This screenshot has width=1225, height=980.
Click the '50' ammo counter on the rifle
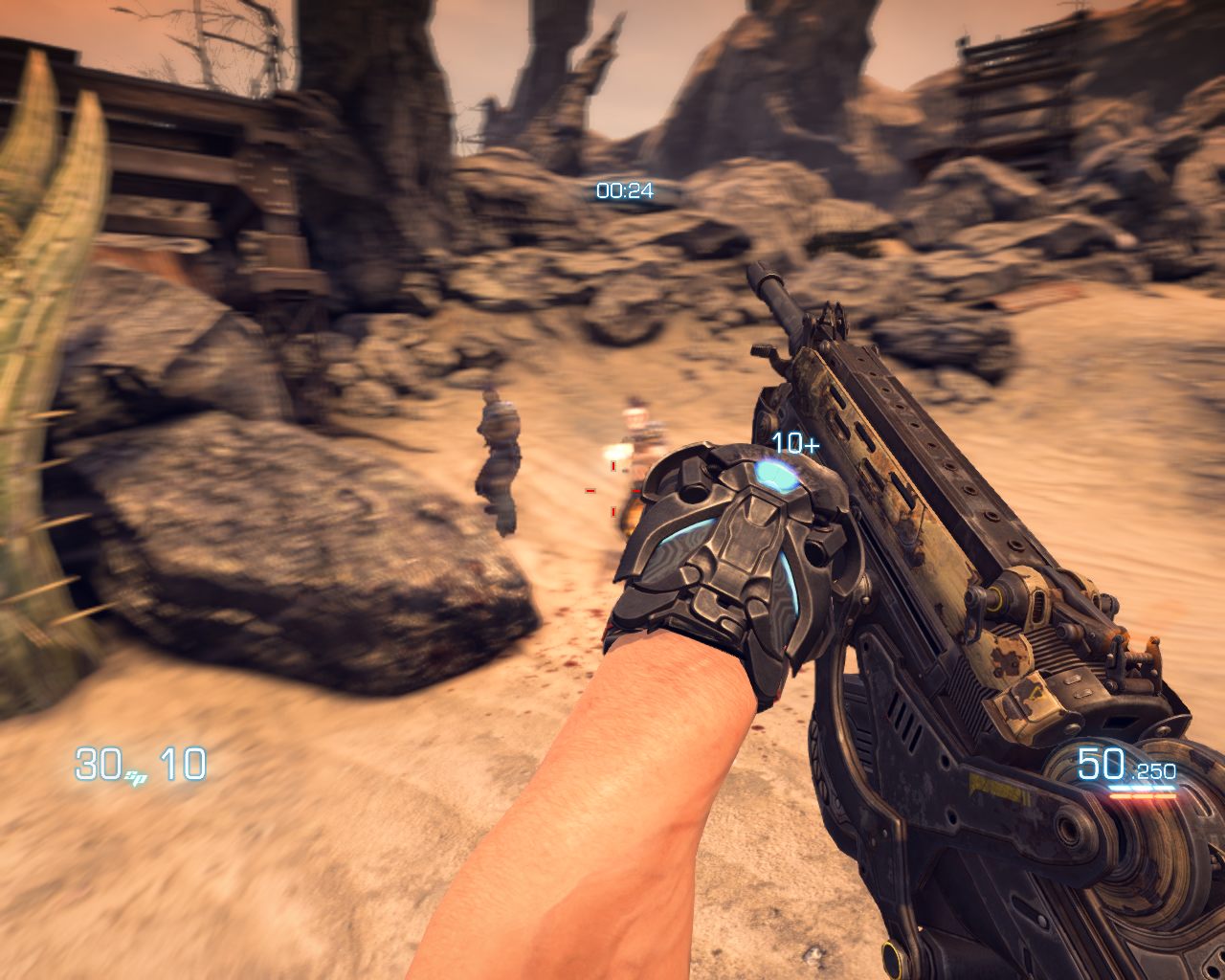point(1101,764)
